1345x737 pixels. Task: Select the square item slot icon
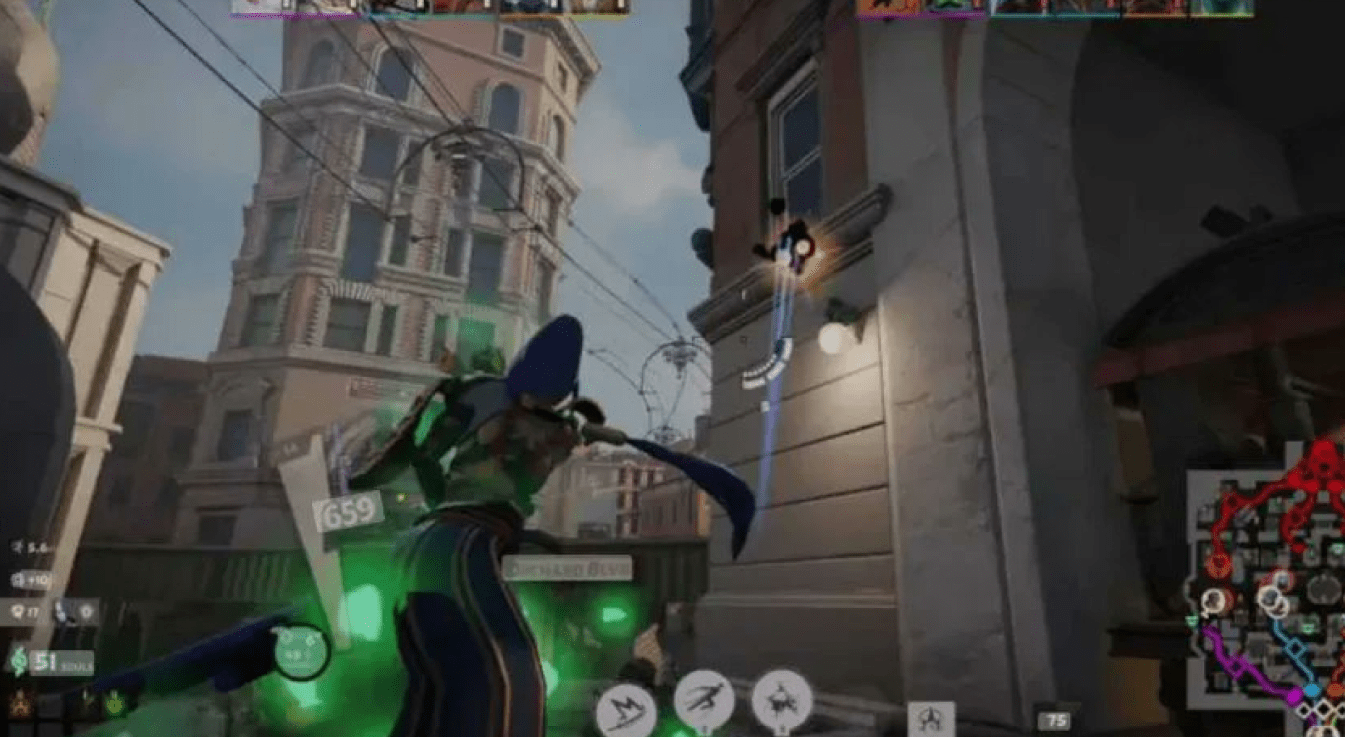pyautogui.click(x=930, y=718)
